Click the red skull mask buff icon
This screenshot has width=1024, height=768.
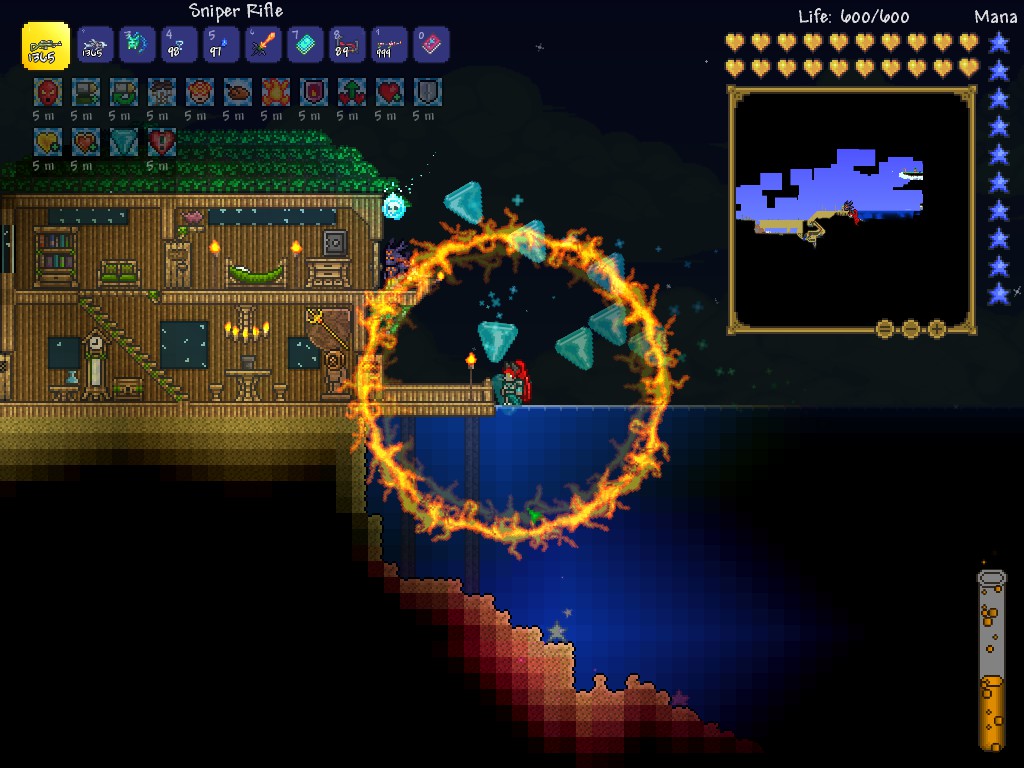point(47,93)
